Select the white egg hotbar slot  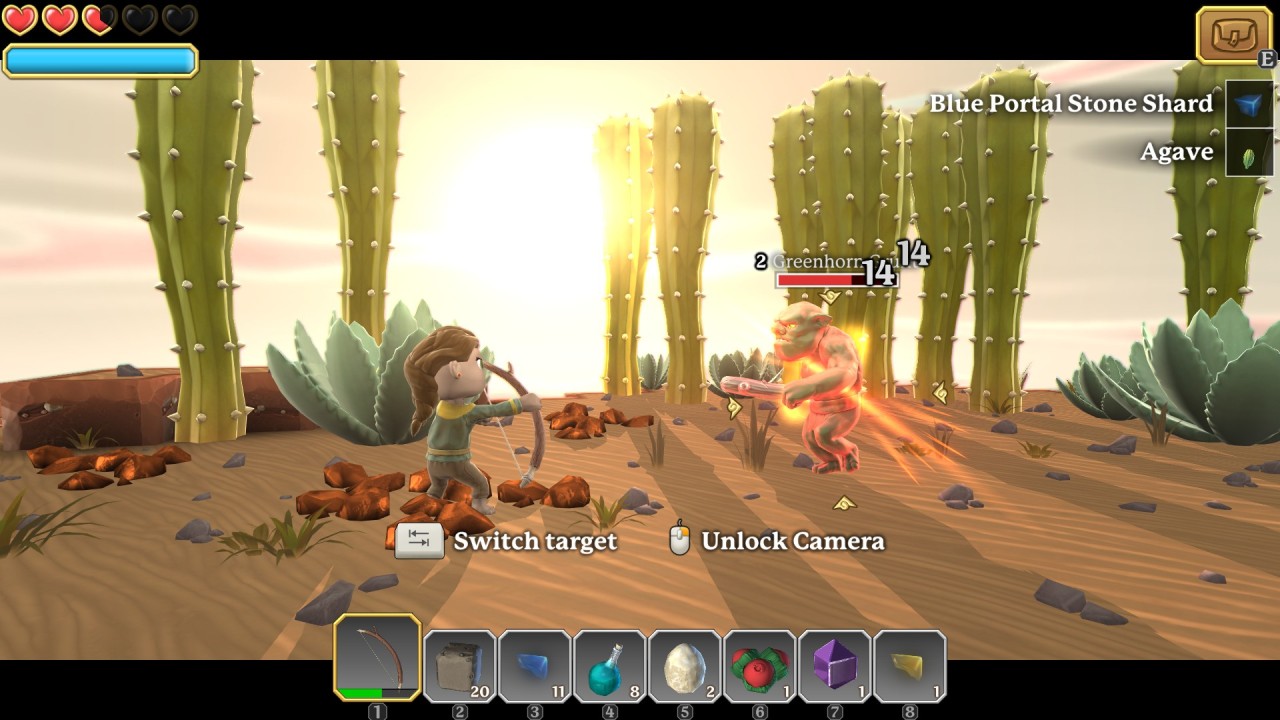[x=685, y=665]
